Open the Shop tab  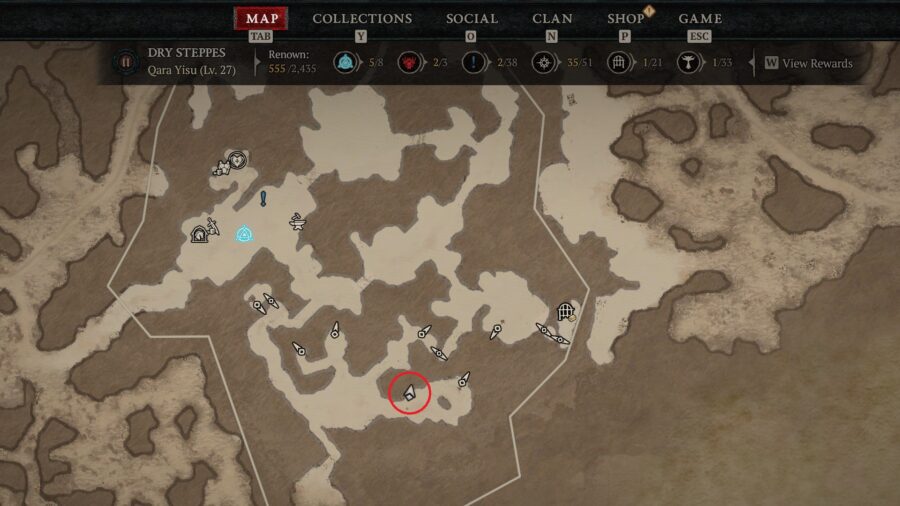[x=626, y=19]
